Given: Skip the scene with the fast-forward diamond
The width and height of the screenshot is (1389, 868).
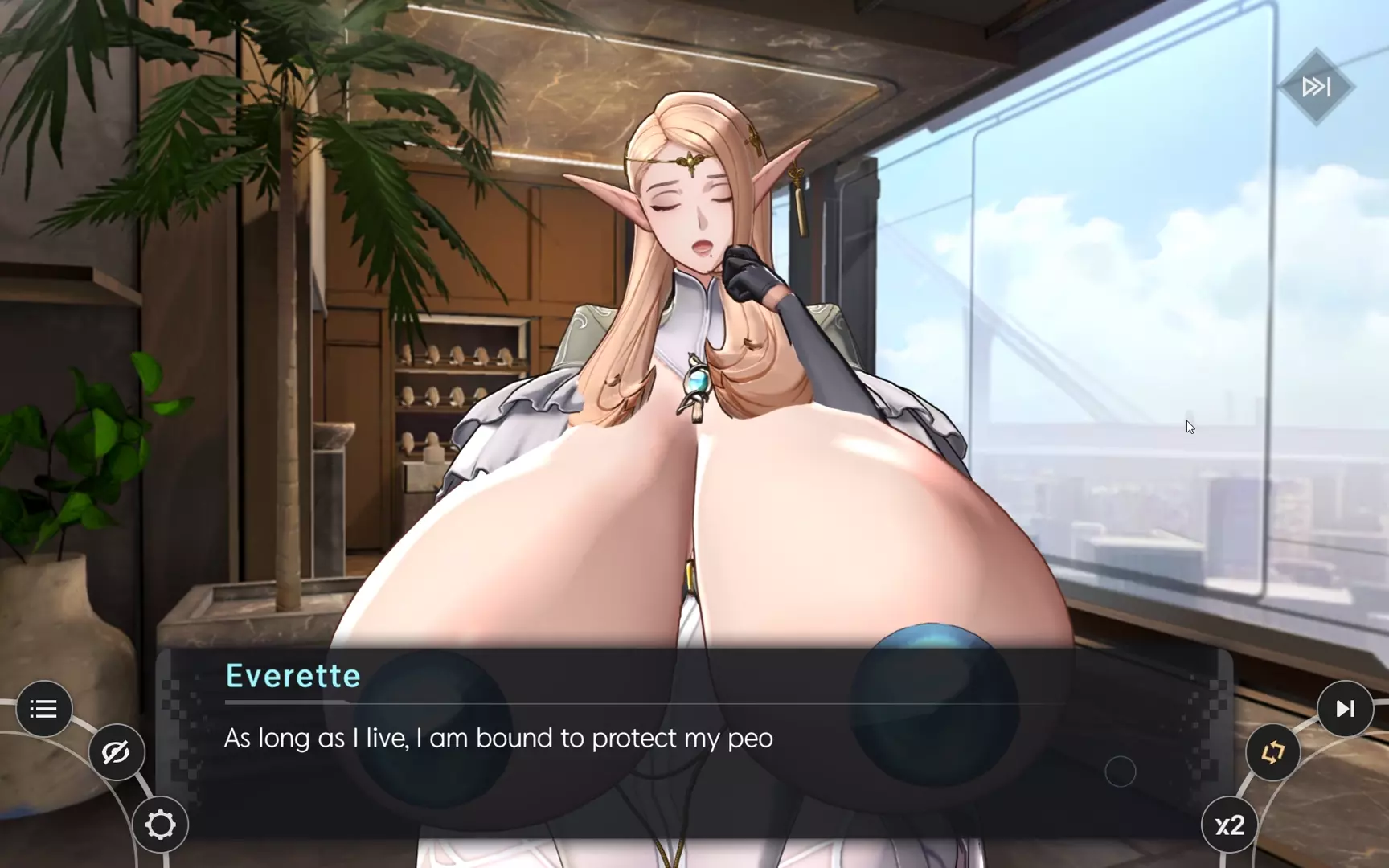Looking at the screenshot, I should click(1316, 87).
